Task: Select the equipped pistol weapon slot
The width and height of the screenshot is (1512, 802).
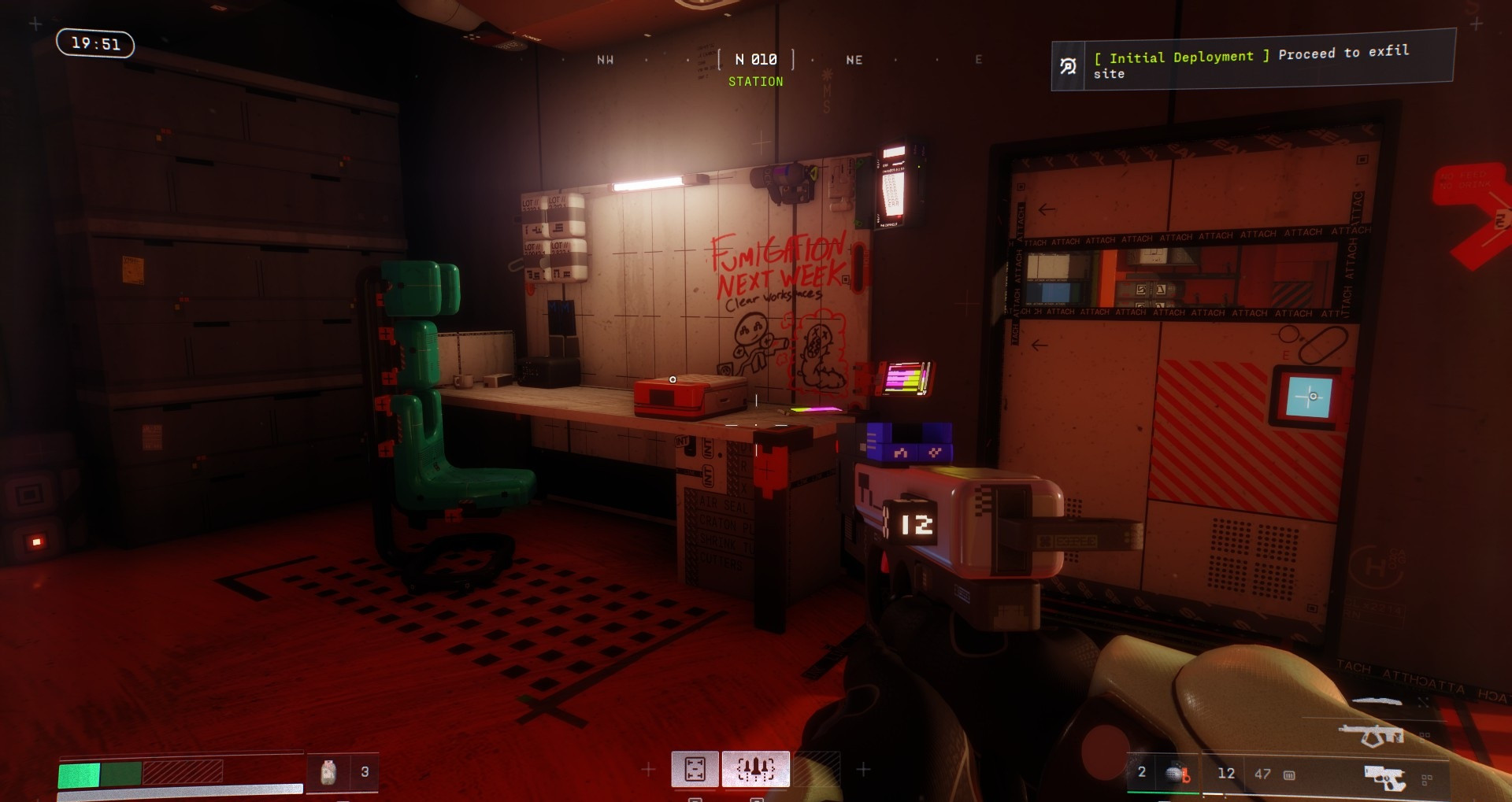Action: [1384, 777]
